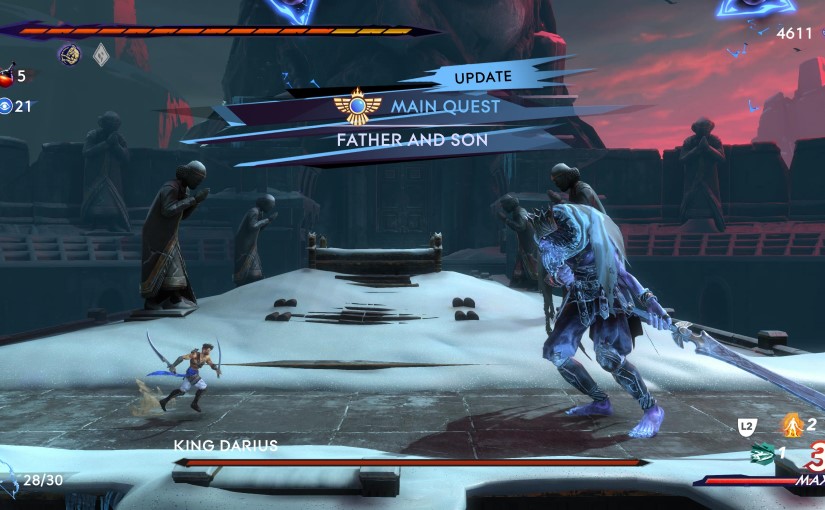Open the Father and Son main quest update

(x=412, y=140)
